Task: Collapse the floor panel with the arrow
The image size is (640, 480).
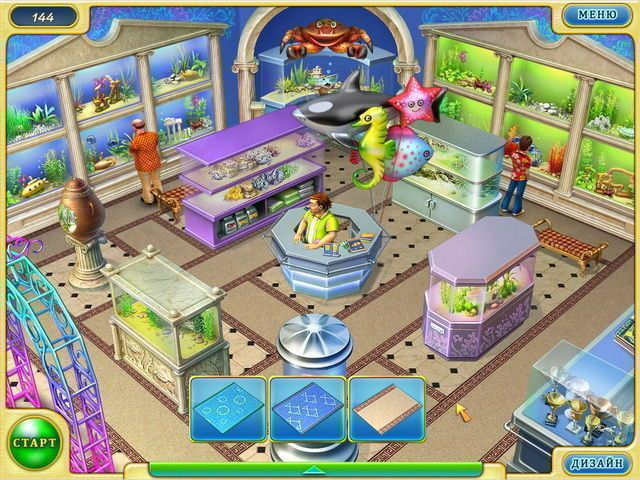Action: 314,468
